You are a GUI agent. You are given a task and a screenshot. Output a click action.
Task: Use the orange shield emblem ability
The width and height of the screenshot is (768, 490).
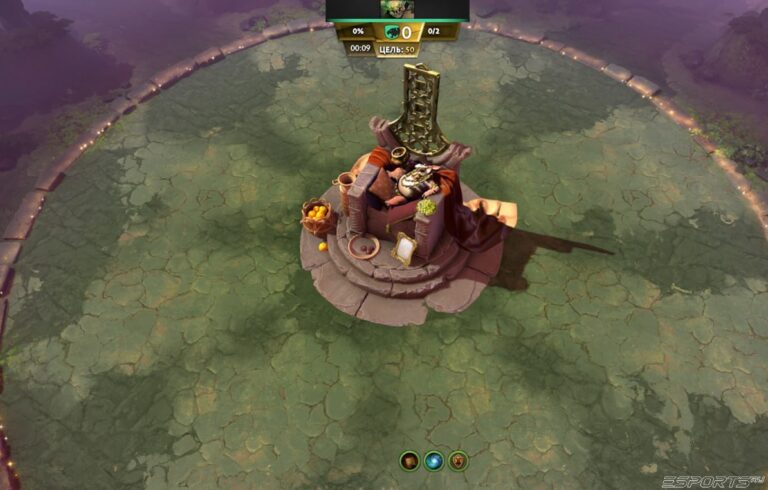(459, 461)
